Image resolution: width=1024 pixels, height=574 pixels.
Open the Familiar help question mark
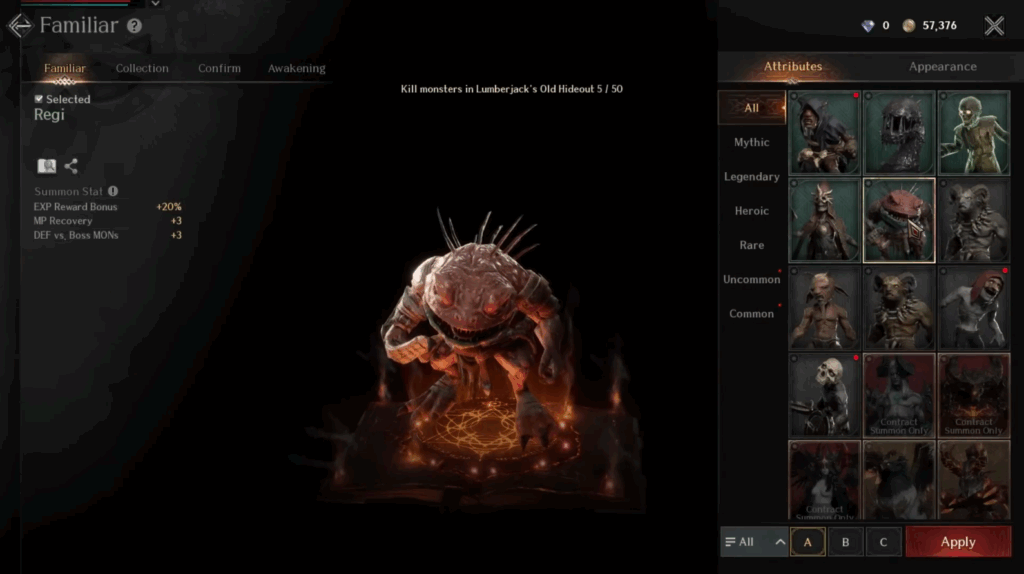(x=134, y=26)
